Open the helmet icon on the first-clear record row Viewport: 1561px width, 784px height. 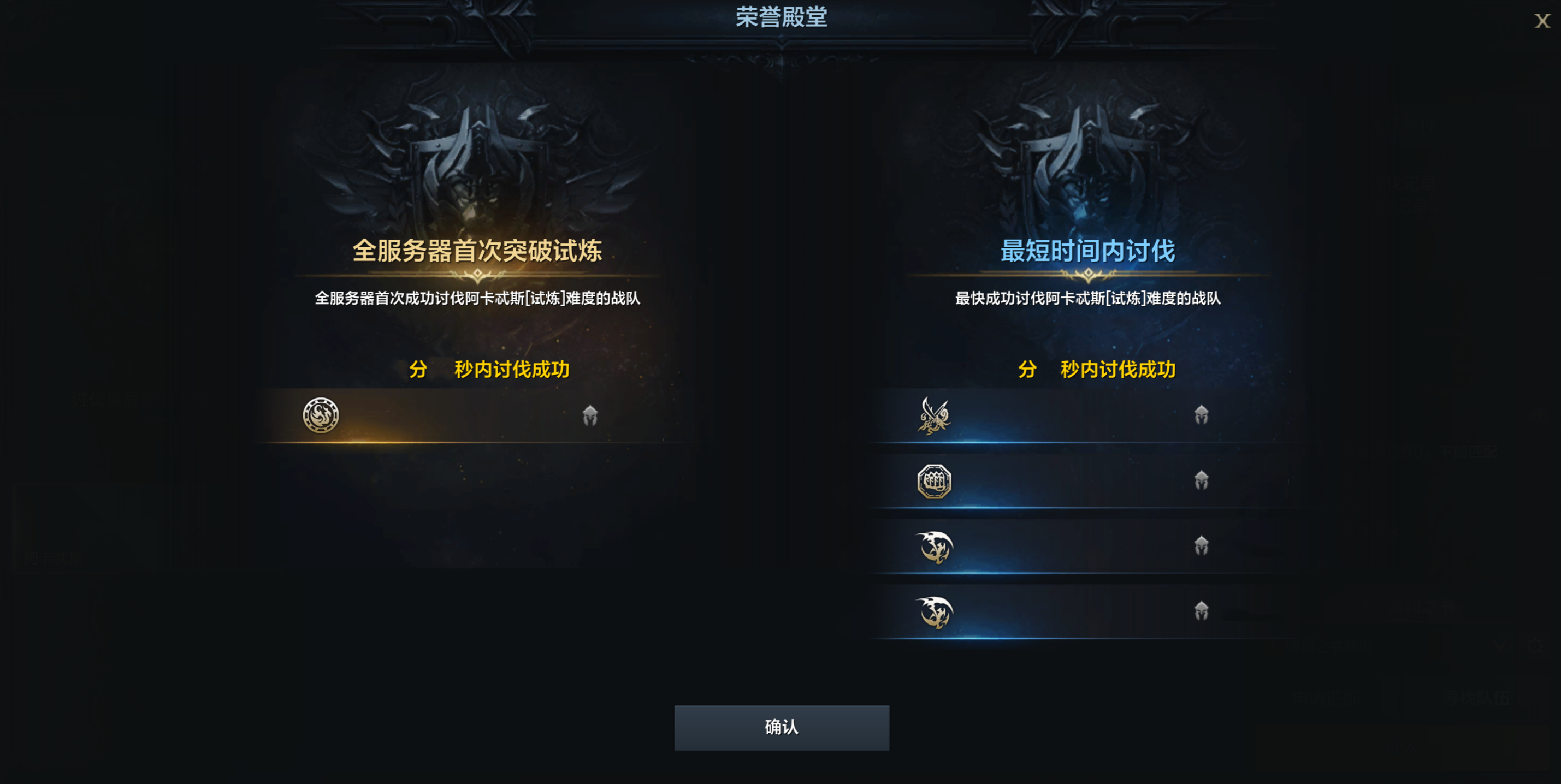pyautogui.click(x=591, y=415)
